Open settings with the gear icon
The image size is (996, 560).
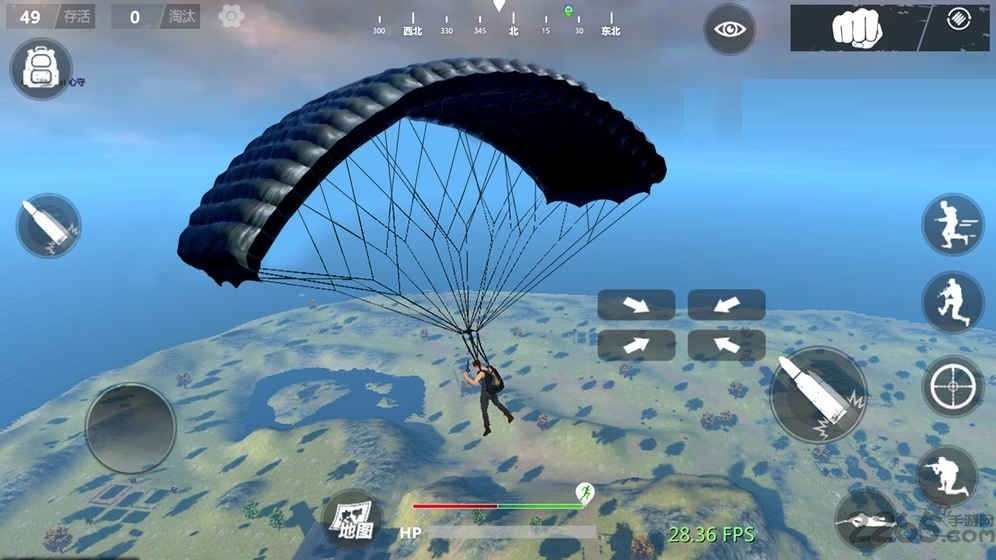(231, 16)
